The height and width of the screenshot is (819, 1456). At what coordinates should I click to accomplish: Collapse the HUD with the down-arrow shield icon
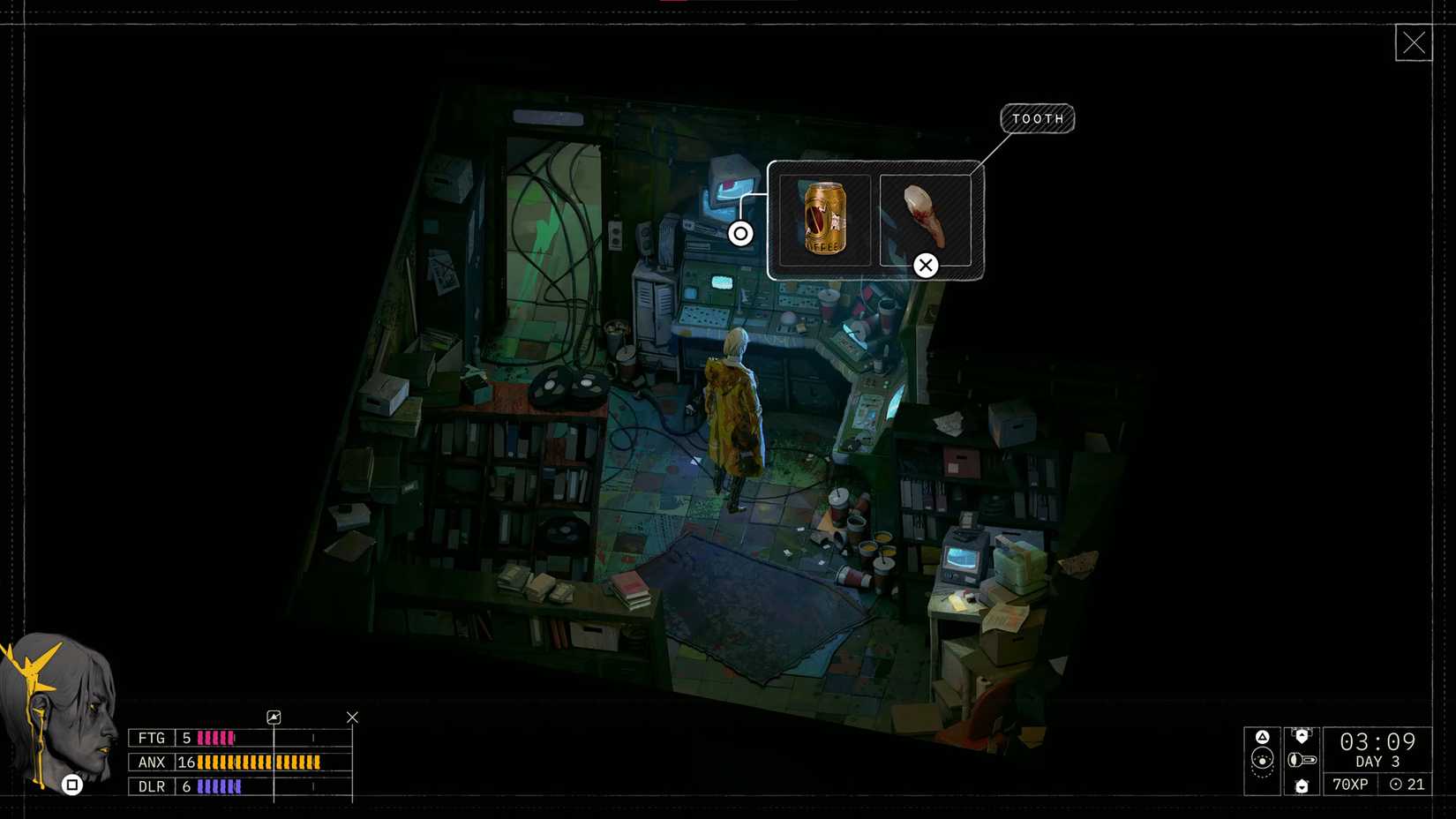click(1302, 785)
